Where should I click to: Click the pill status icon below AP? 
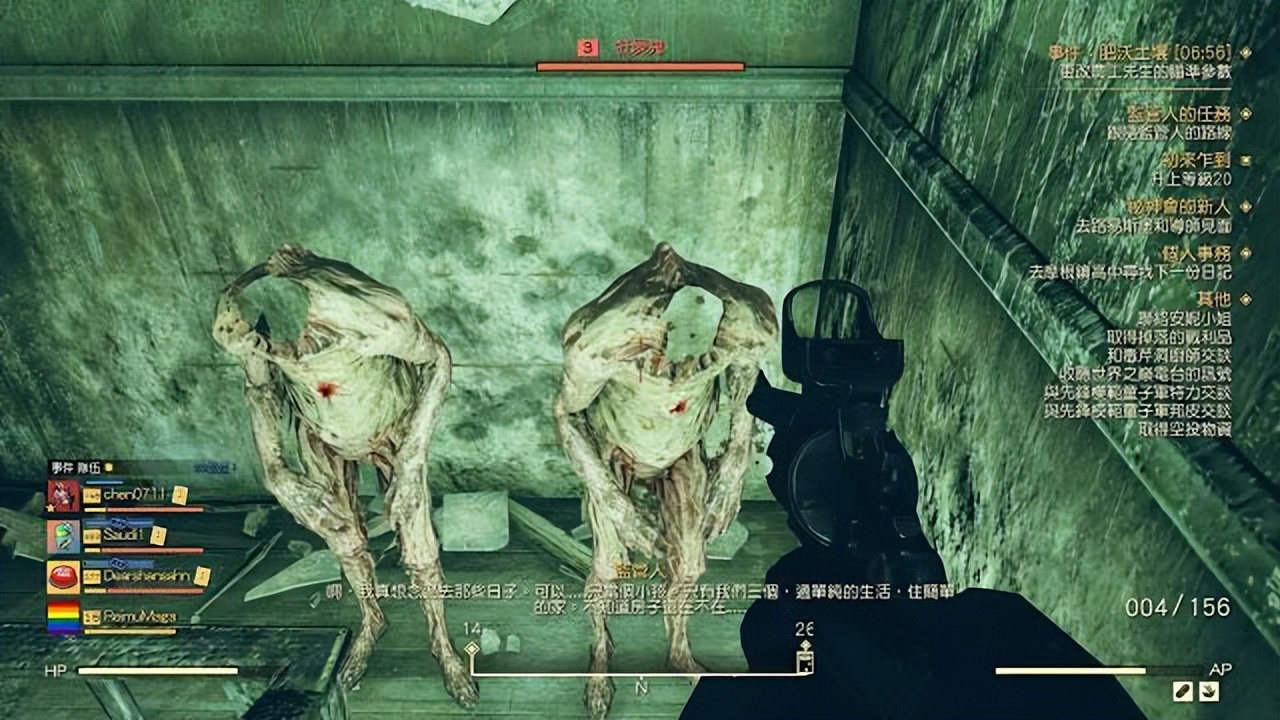pos(1182,691)
